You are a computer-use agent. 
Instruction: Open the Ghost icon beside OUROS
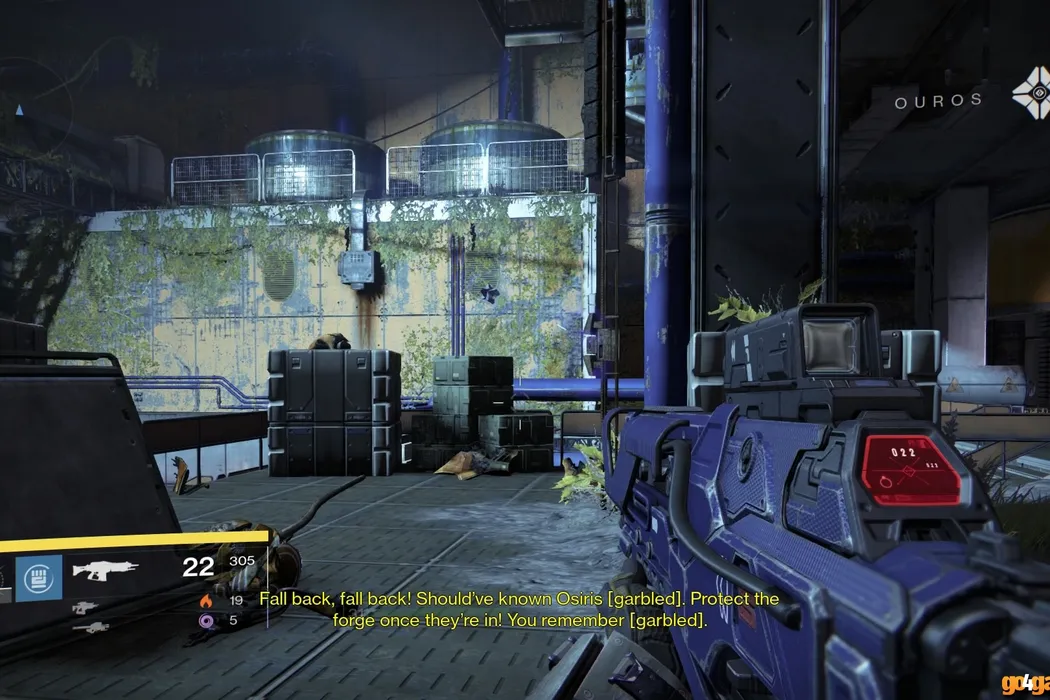(x=1029, y=99)
